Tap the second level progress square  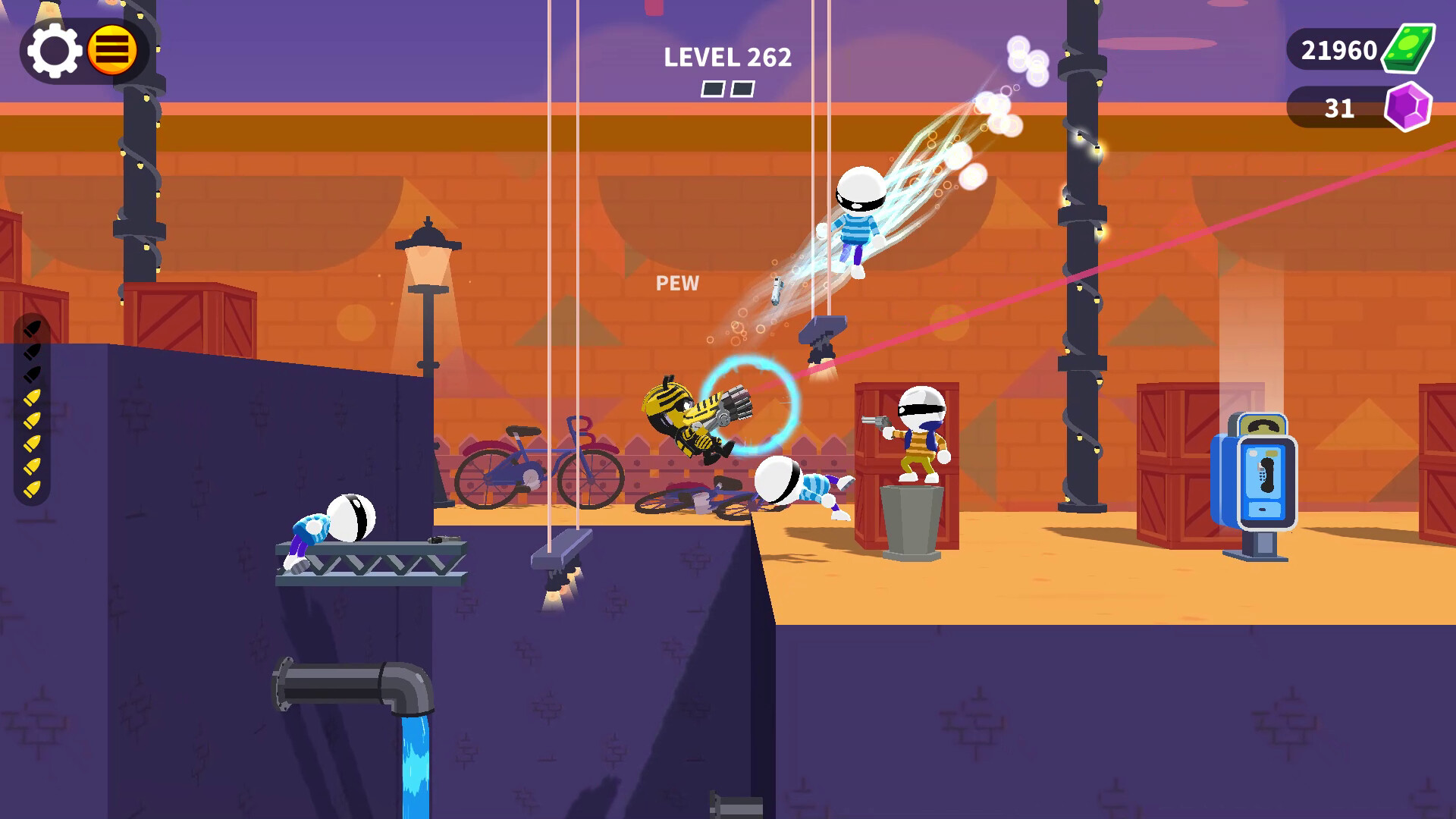click(x=742, y=89)
